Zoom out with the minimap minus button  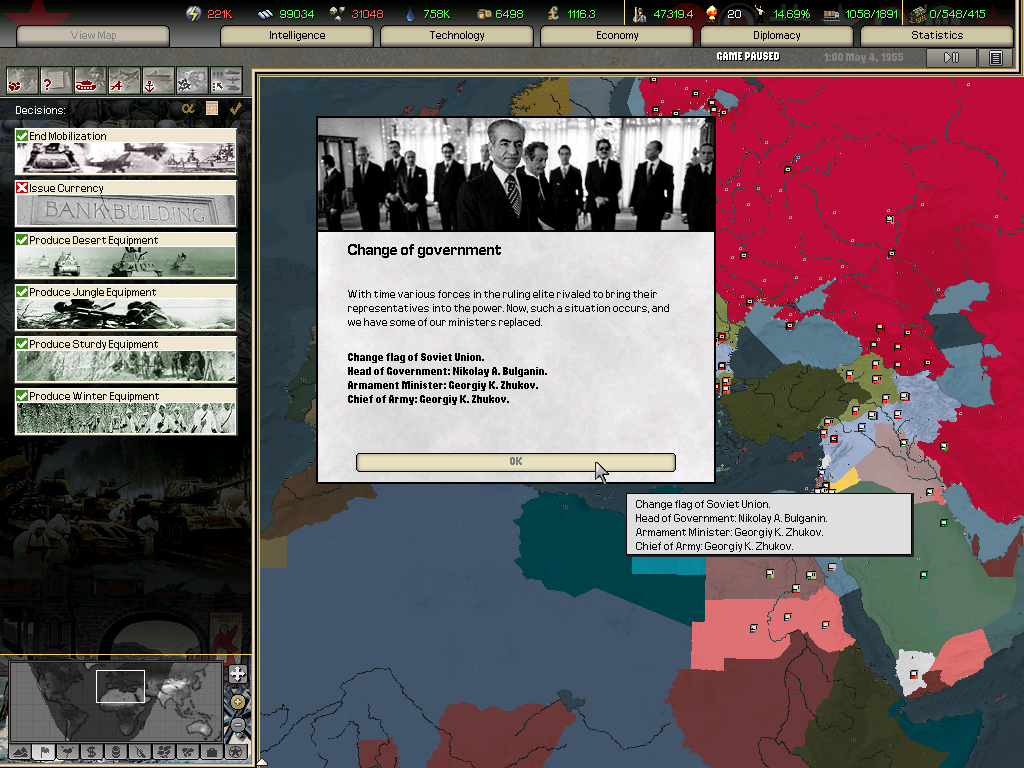click(237, 723)
